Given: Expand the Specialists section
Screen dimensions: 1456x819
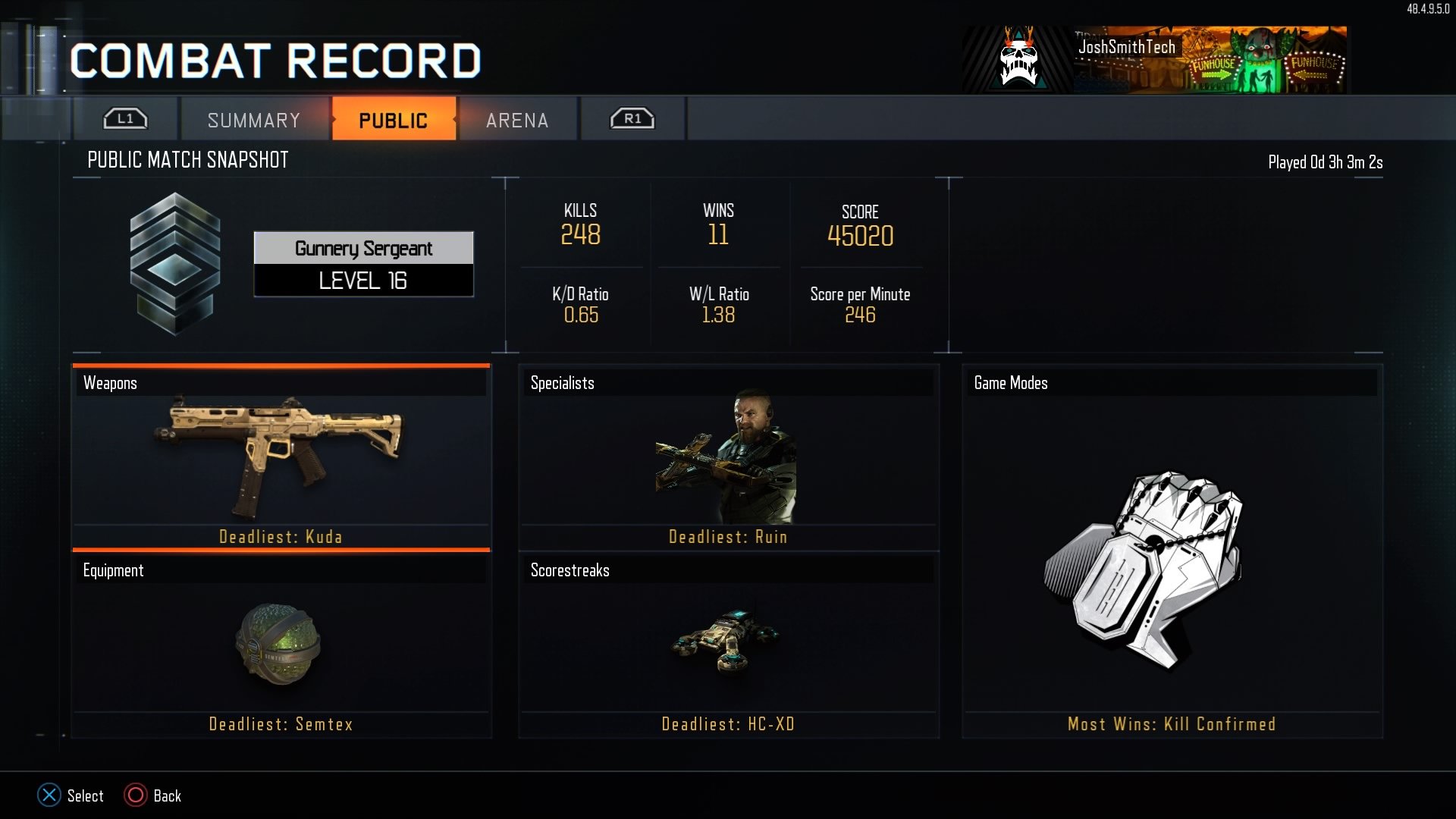Looking at the screenshot, I should pos(726,383).
